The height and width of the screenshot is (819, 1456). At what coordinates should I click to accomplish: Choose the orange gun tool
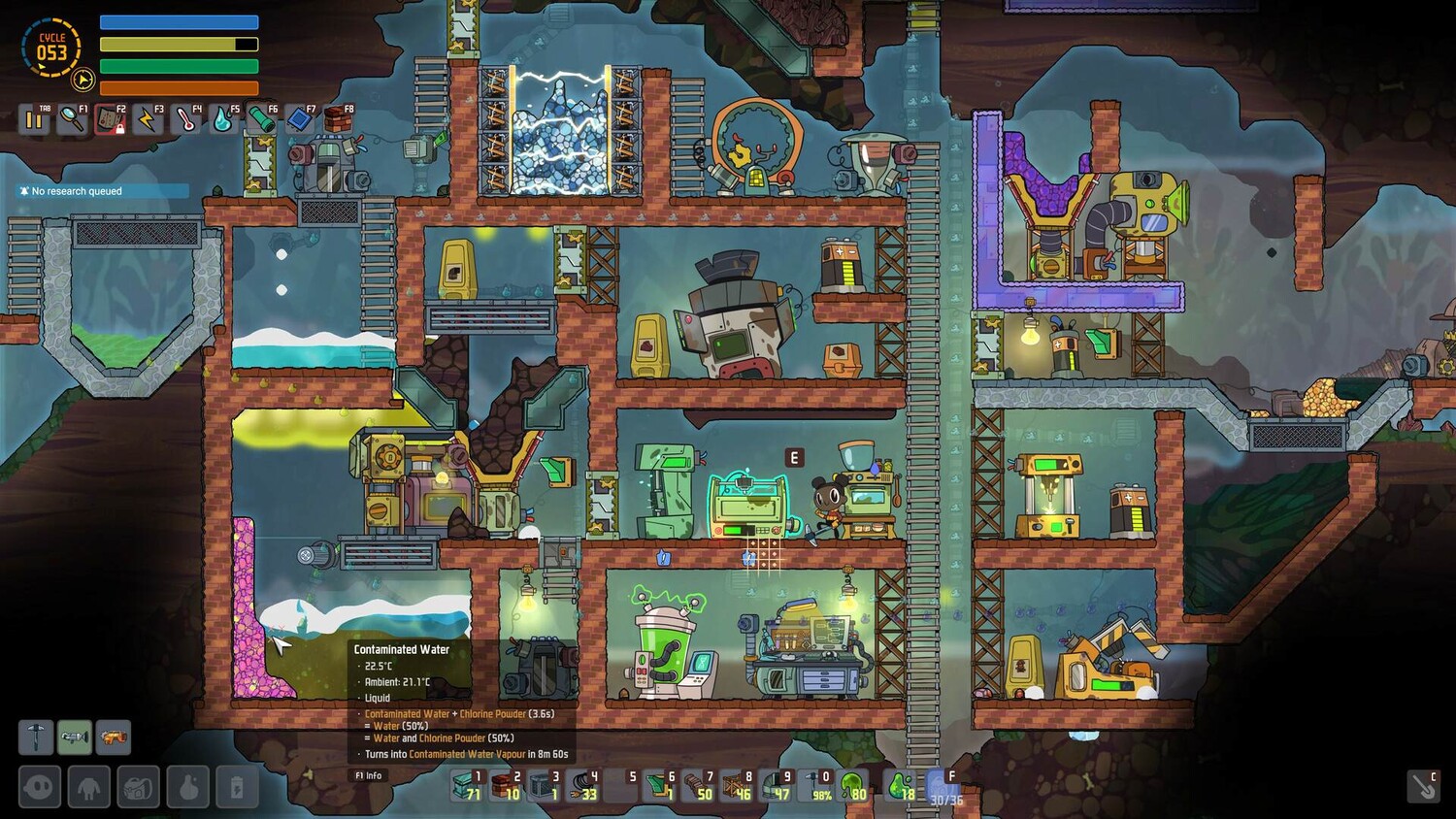(114, 737)
